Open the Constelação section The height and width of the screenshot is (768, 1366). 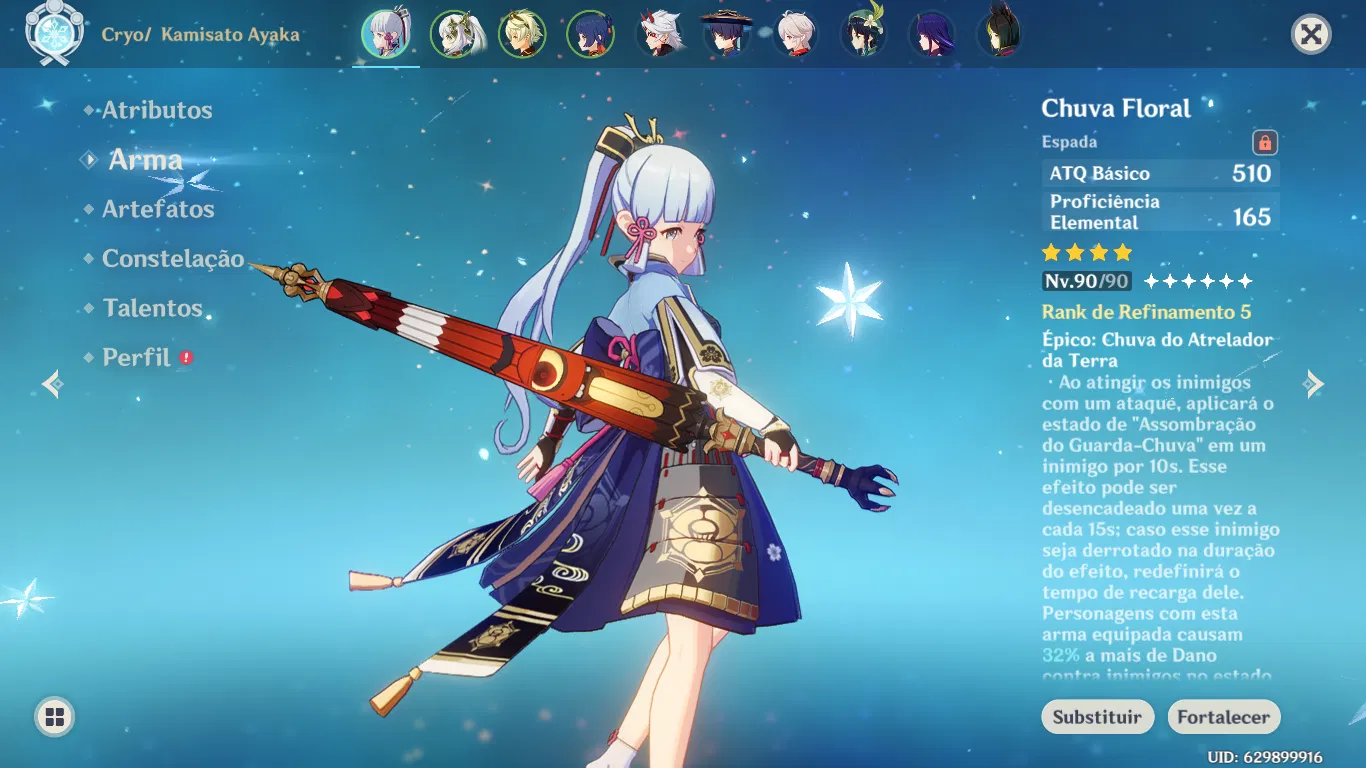click(x=172, y=259)
